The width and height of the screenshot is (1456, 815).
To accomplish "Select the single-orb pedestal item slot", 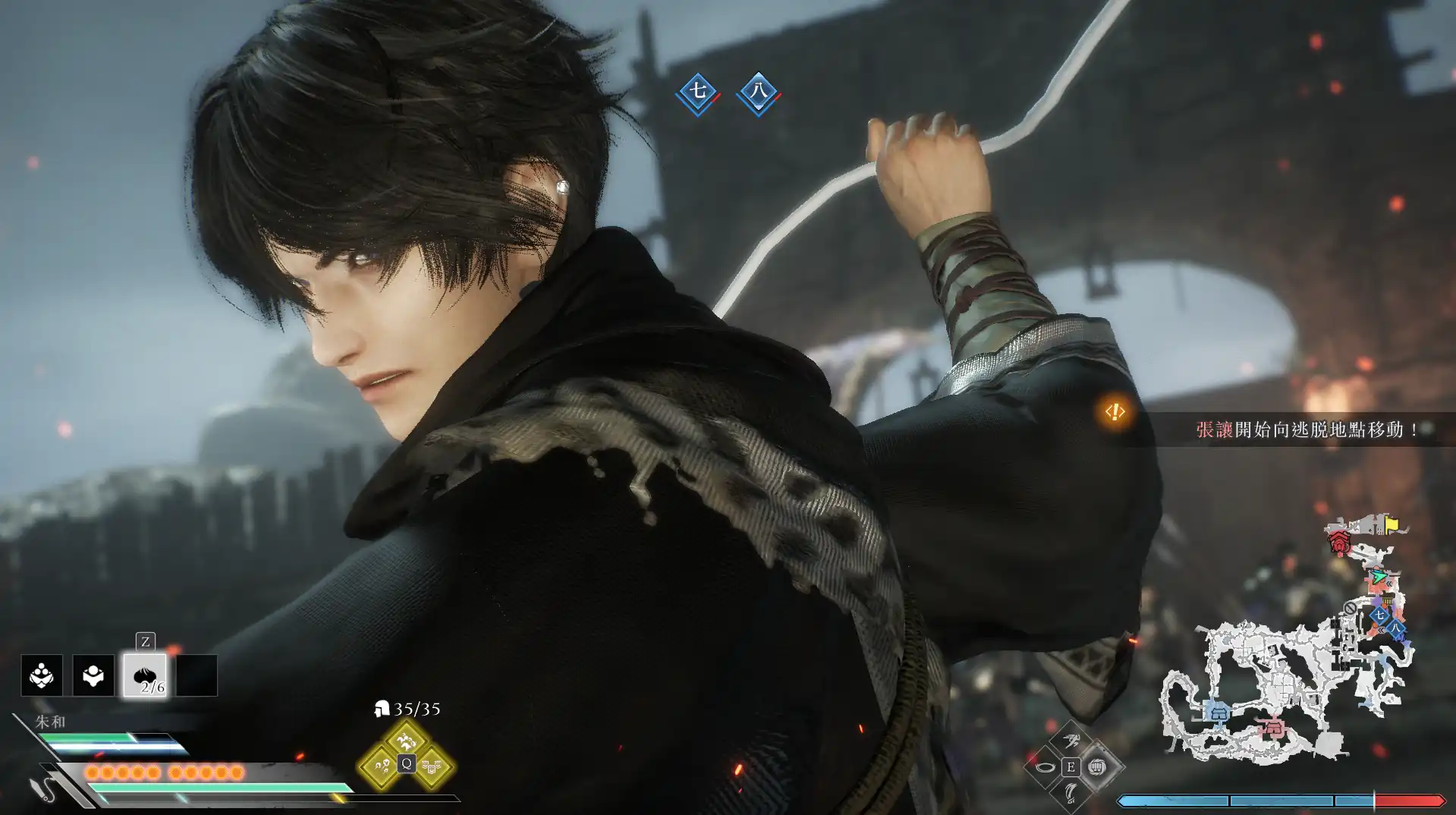I will (93, 675).
